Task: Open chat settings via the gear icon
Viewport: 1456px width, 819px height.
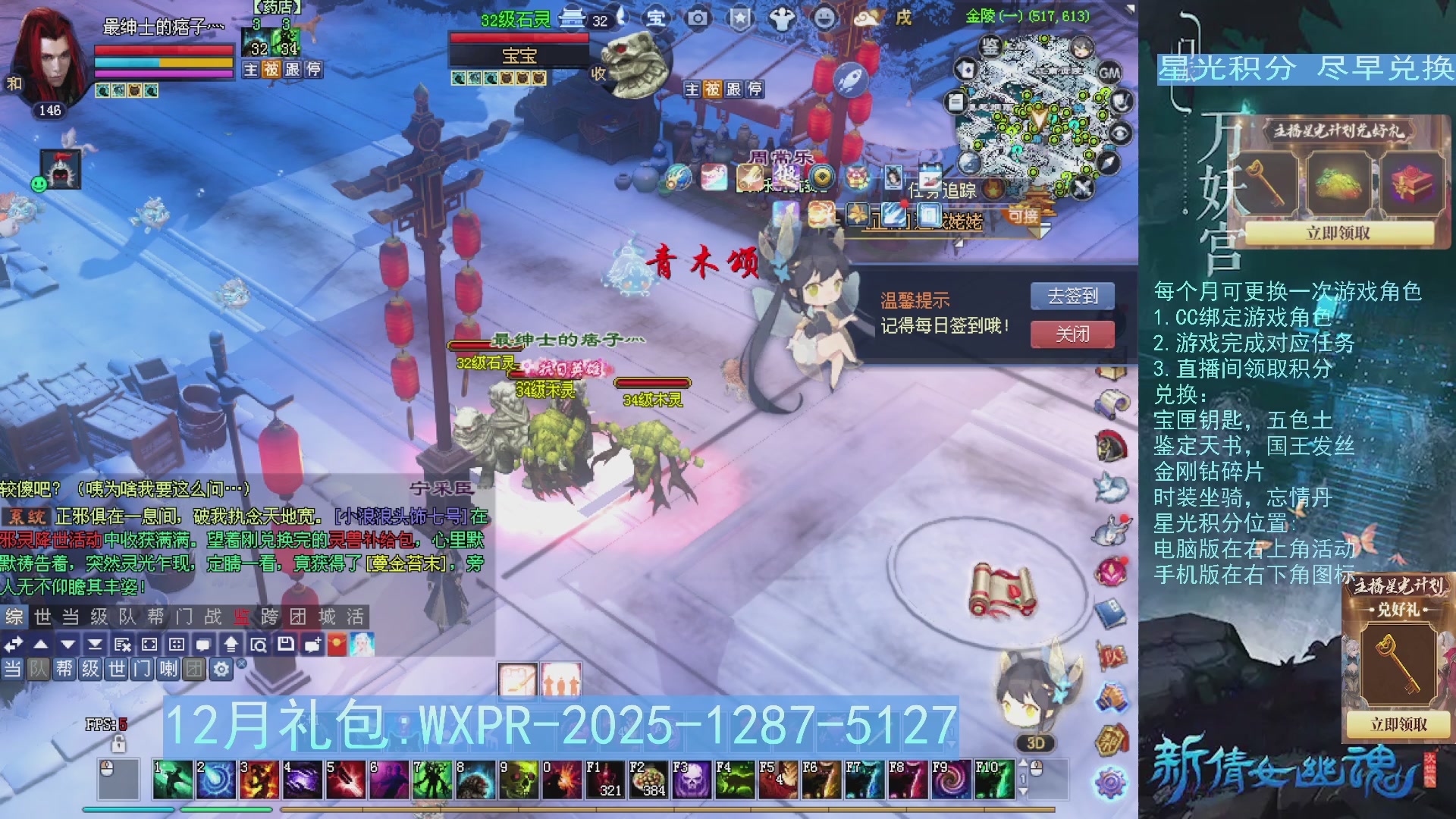Action: tap(220, 669)
